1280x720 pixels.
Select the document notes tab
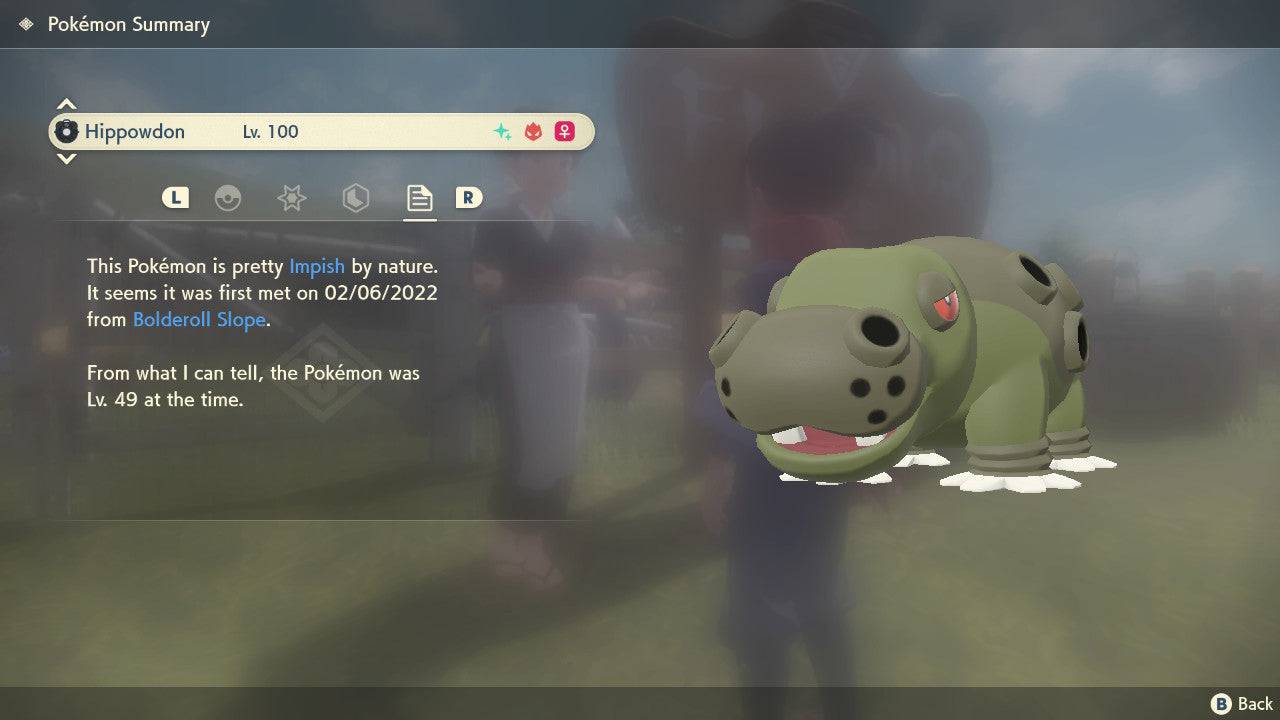419,198
